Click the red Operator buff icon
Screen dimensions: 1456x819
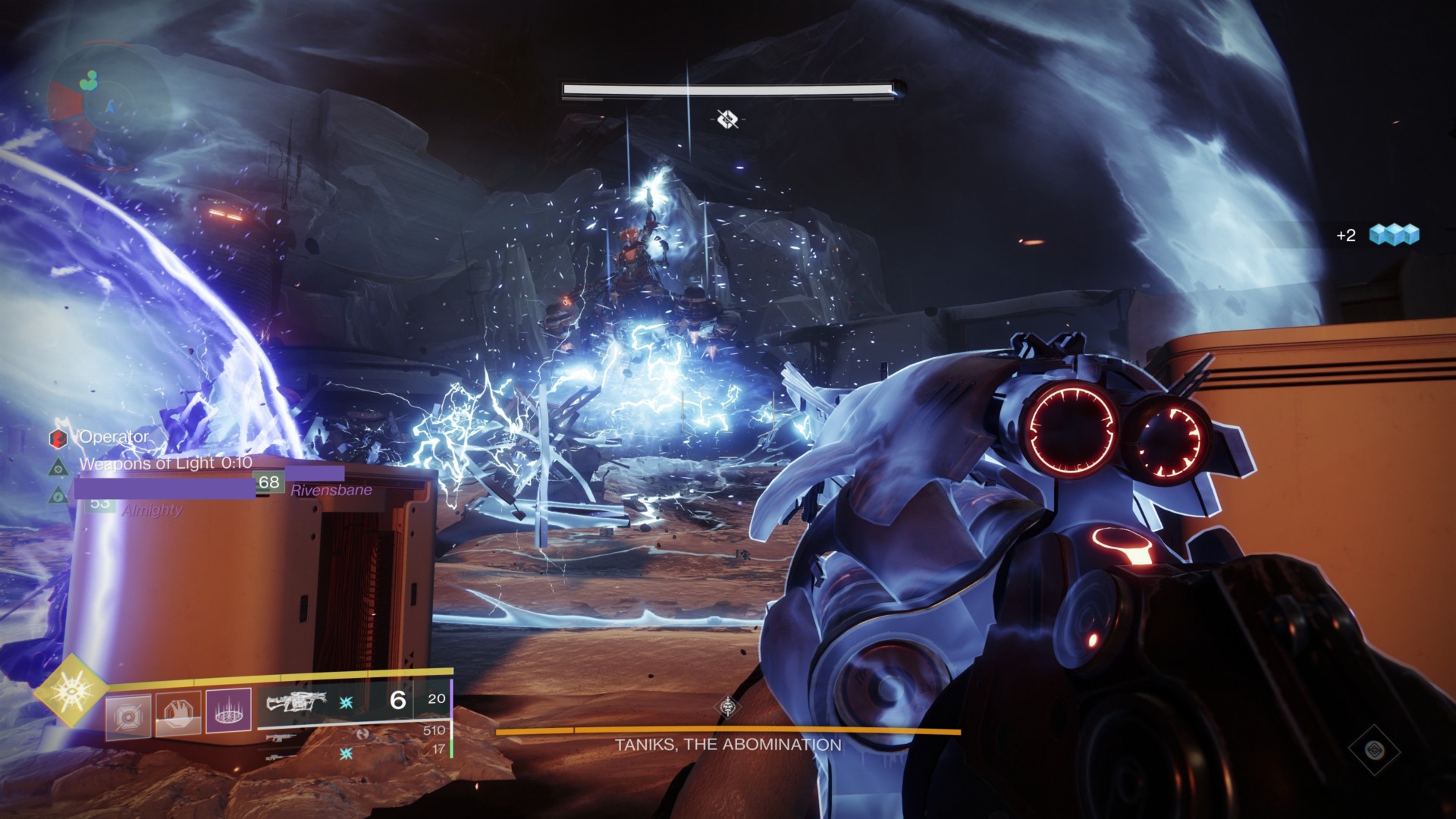click(58, 438)
